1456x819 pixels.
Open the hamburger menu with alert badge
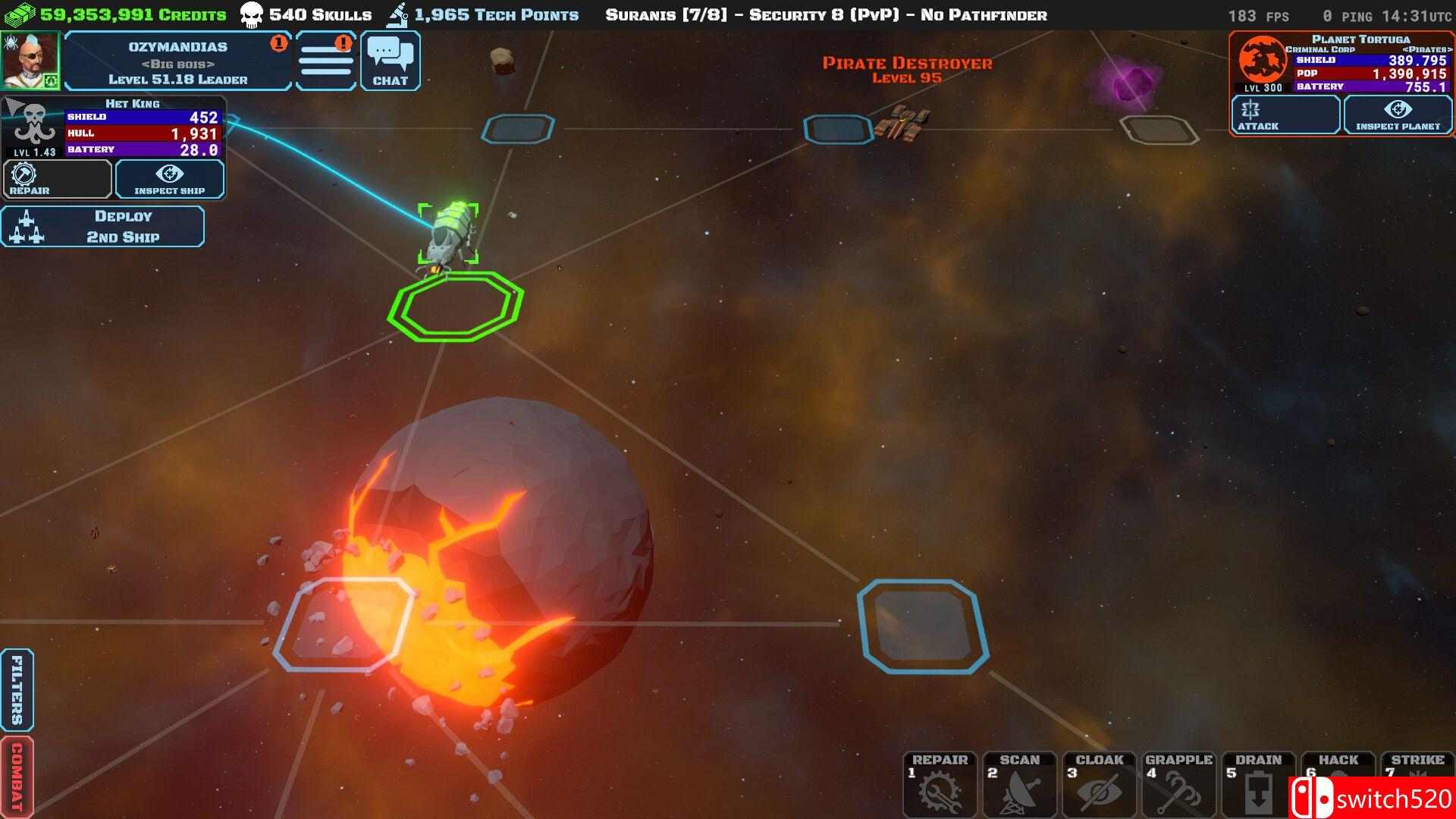pos(325,61)
